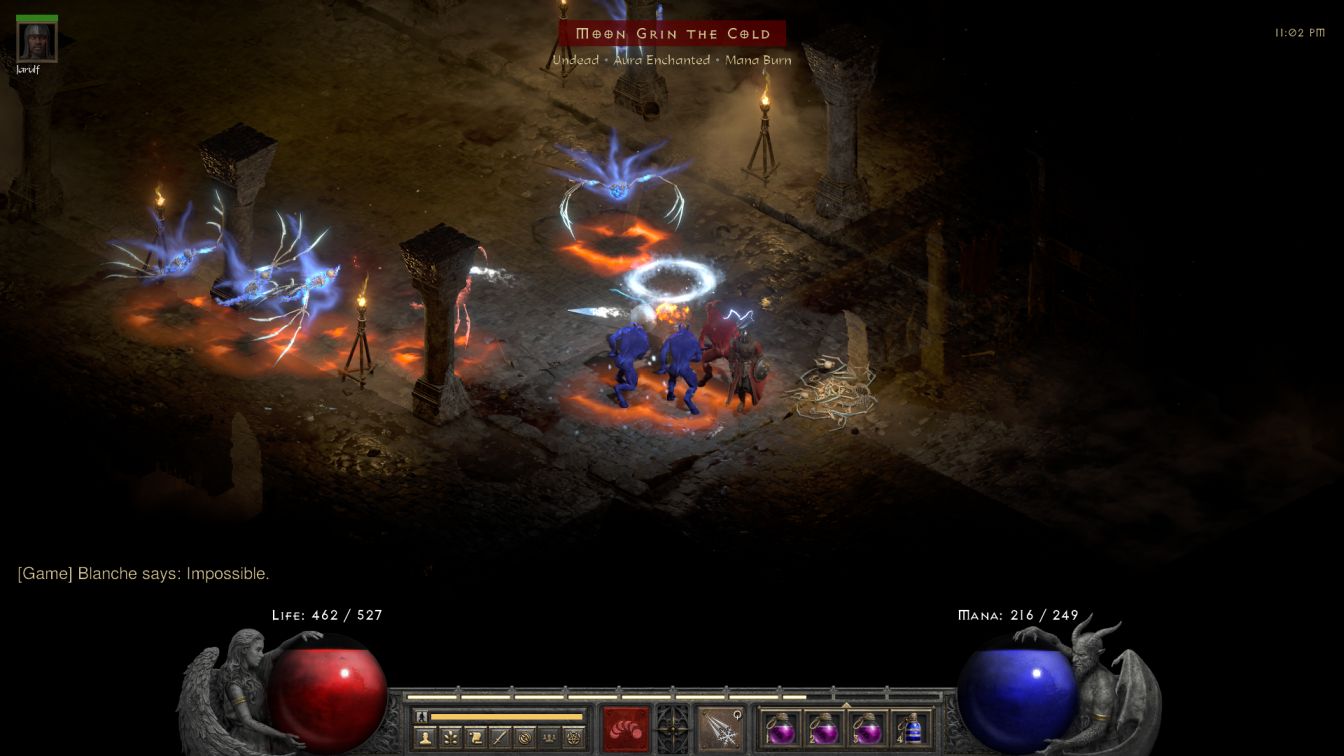The width and height of the screenshot is (1344, 756).
Task: Open the party screen button
Action: coord(548,738)
